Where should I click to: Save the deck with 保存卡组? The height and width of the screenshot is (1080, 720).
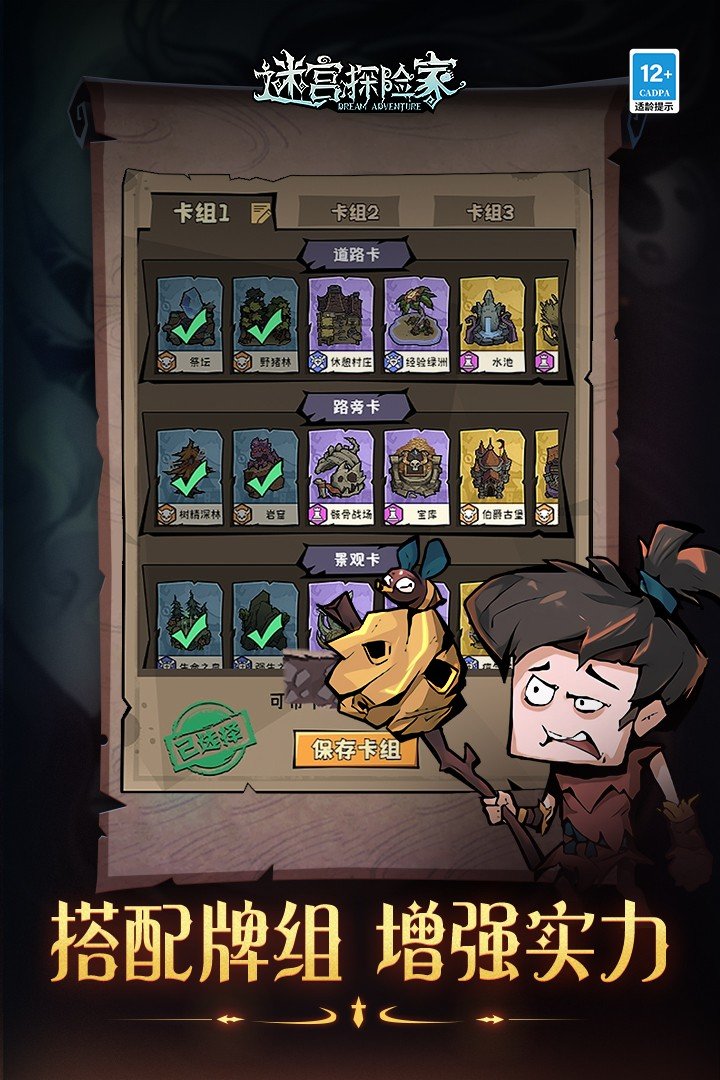(355, 749)
